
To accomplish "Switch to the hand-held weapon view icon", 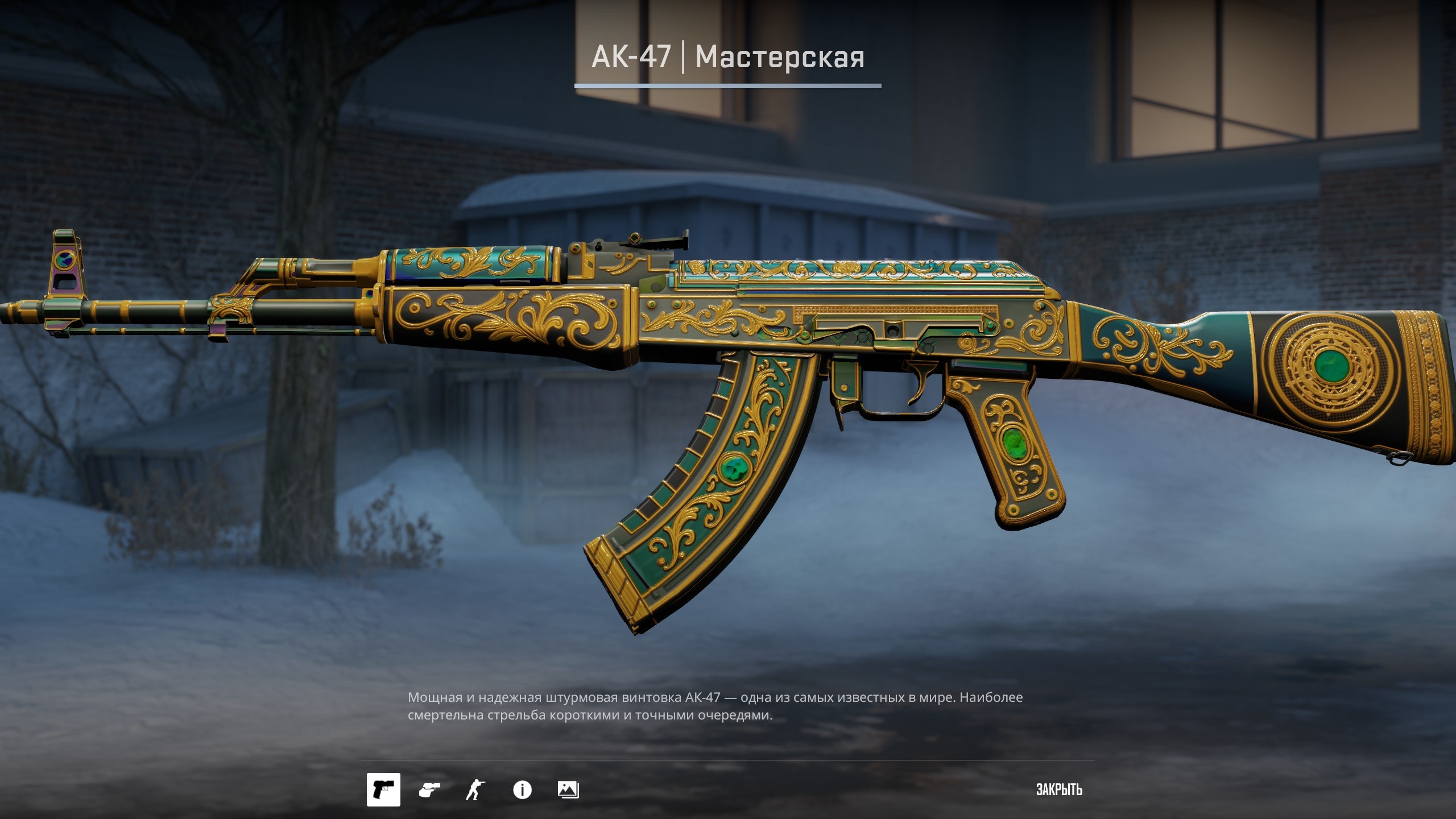I will tap(429, 789).
